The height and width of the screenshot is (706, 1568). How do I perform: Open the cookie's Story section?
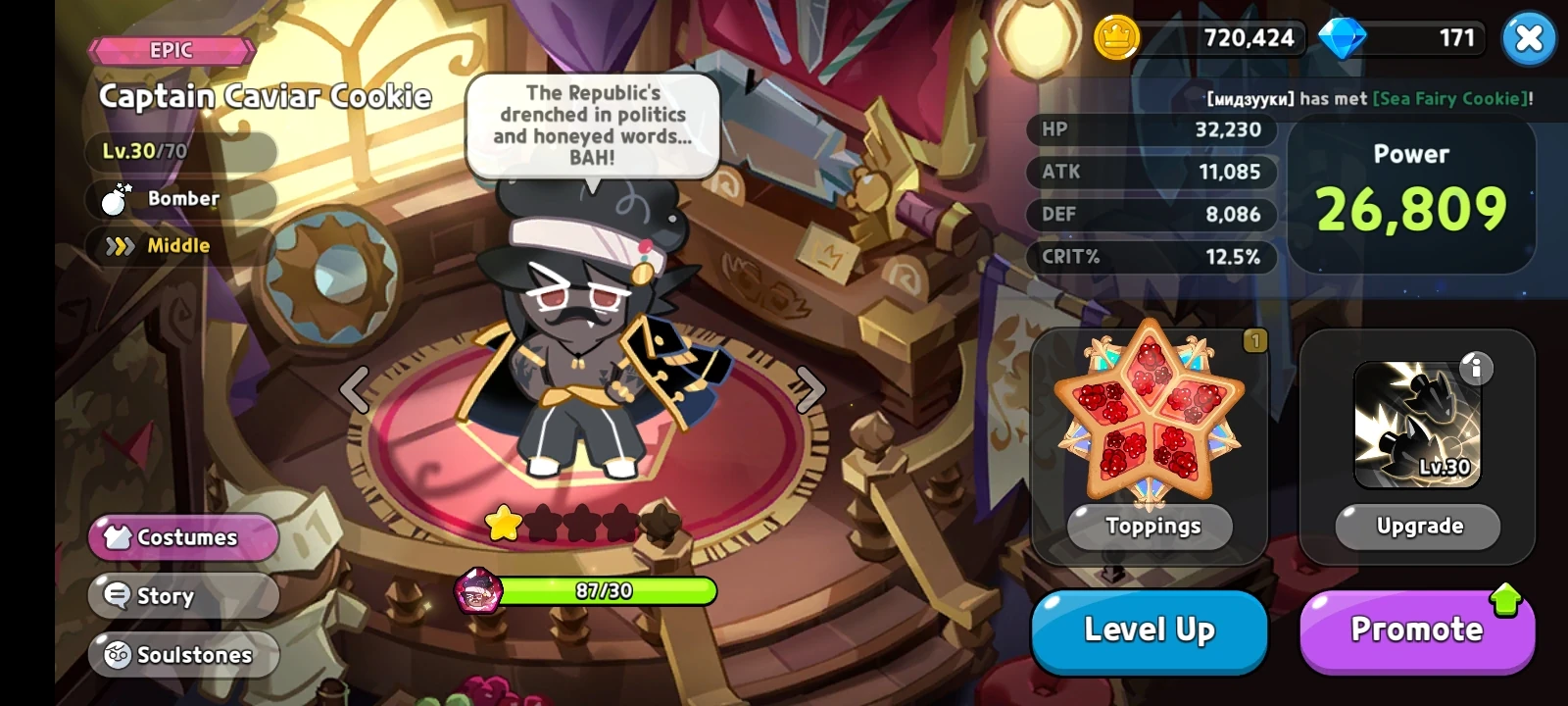[182, 595]
